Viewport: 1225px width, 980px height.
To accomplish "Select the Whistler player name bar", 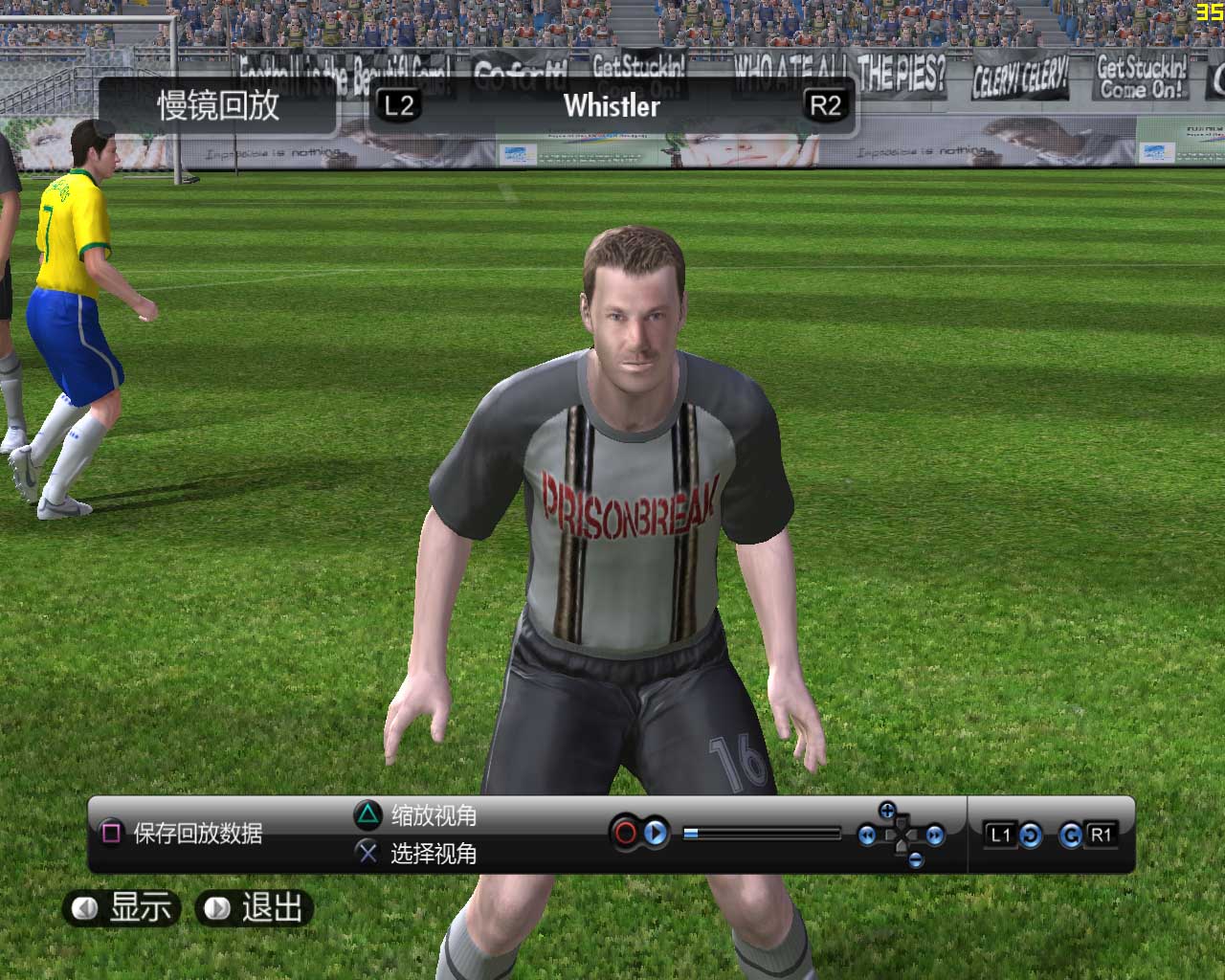I will point(612,105).
